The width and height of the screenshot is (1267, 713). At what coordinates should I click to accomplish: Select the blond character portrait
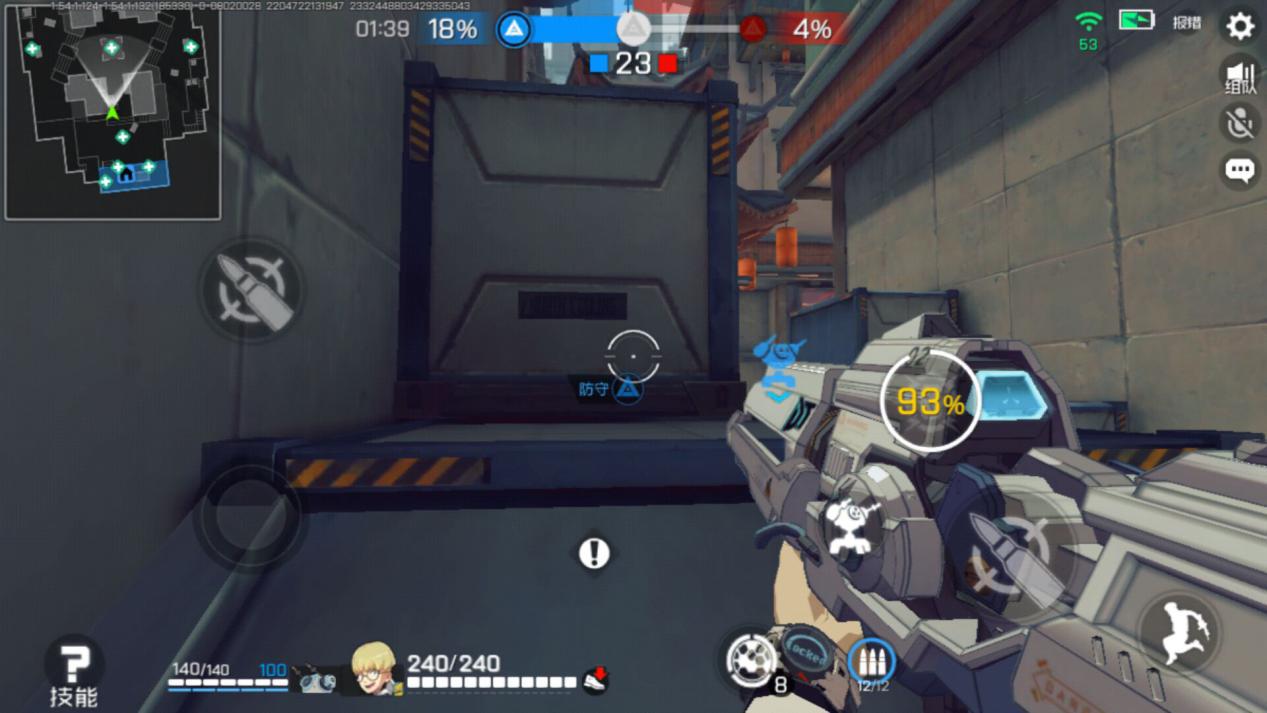(375, 667)
